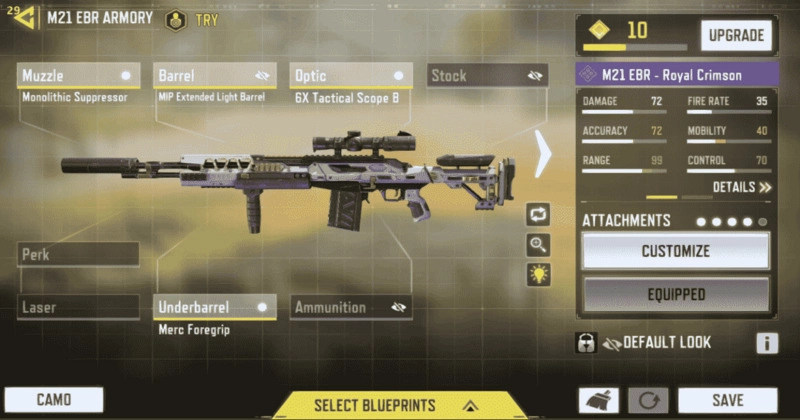Expand the weapon stat DETAILS

(742, 187)
